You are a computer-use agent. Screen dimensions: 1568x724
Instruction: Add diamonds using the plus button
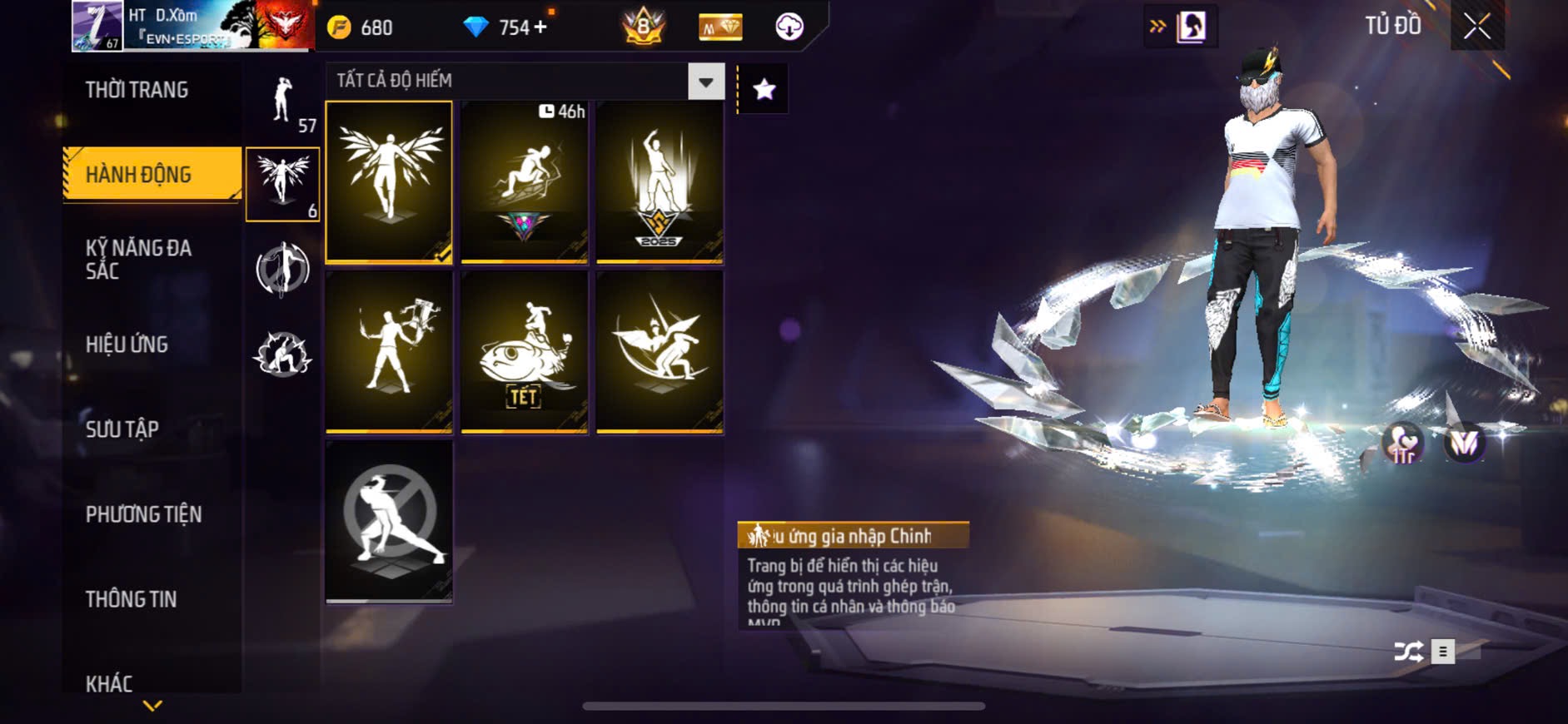click(x=540, y=27)
